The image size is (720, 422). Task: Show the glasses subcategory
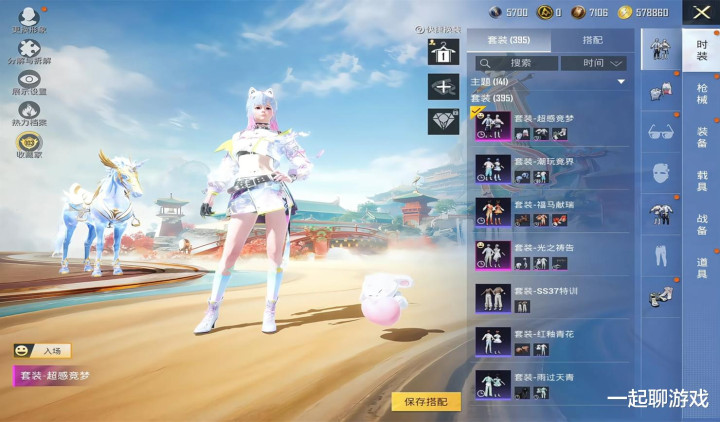(x=659, y=131)
